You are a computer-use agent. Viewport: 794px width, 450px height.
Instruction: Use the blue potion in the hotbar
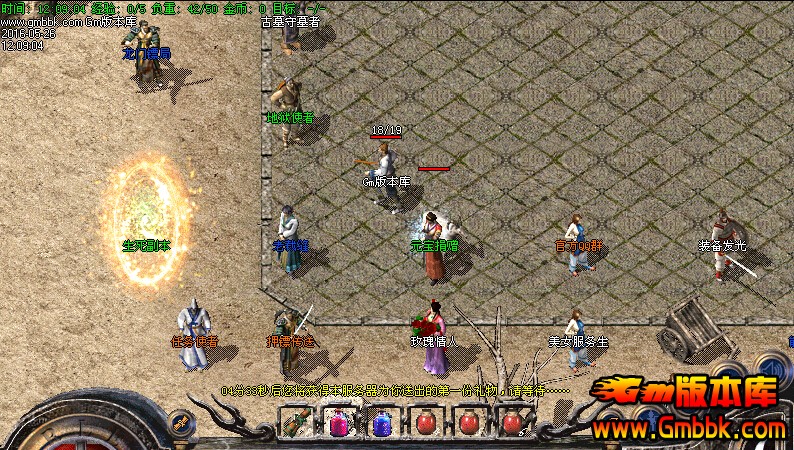[x=381, y=423]
